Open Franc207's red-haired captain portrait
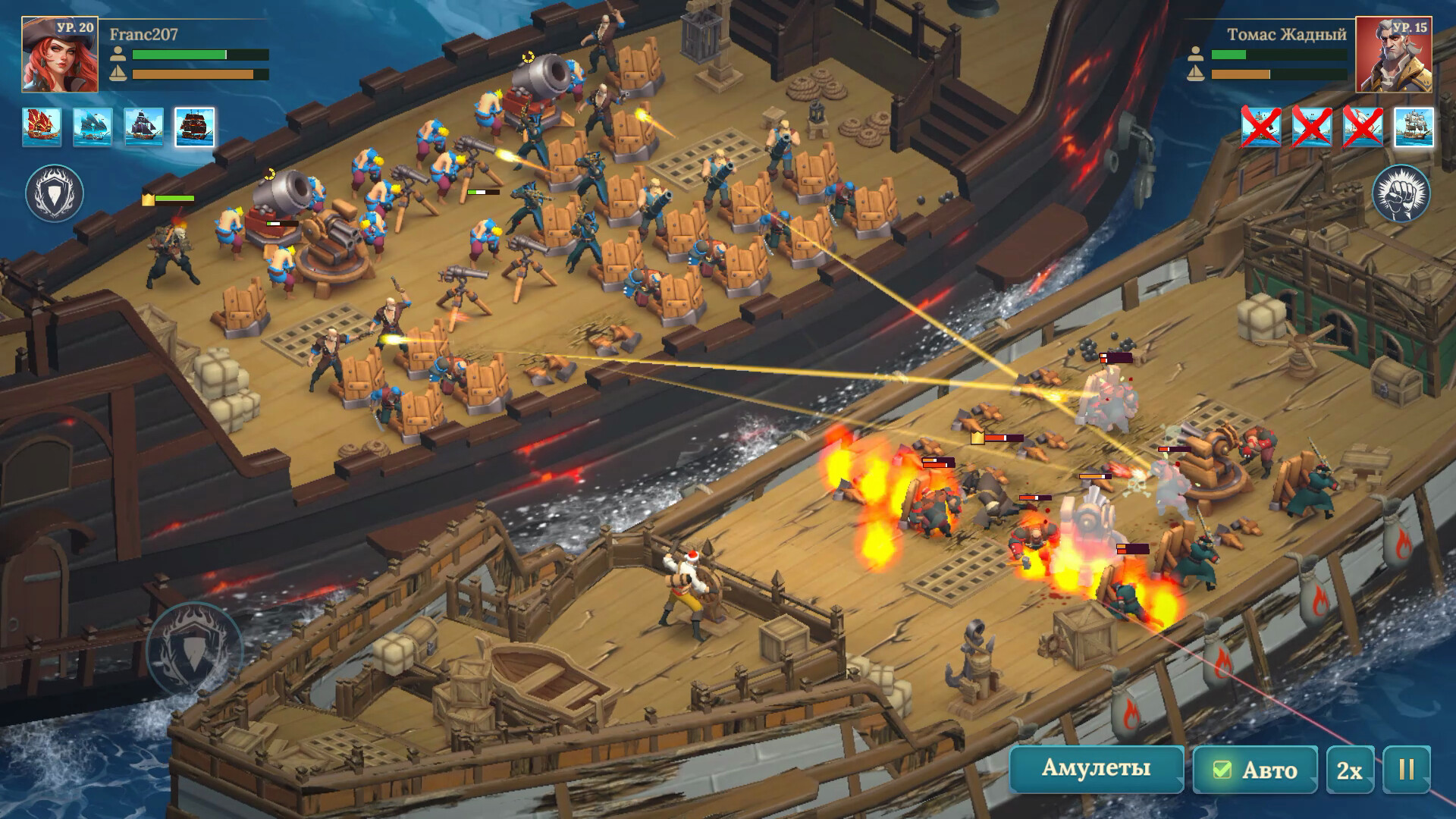 59,55
